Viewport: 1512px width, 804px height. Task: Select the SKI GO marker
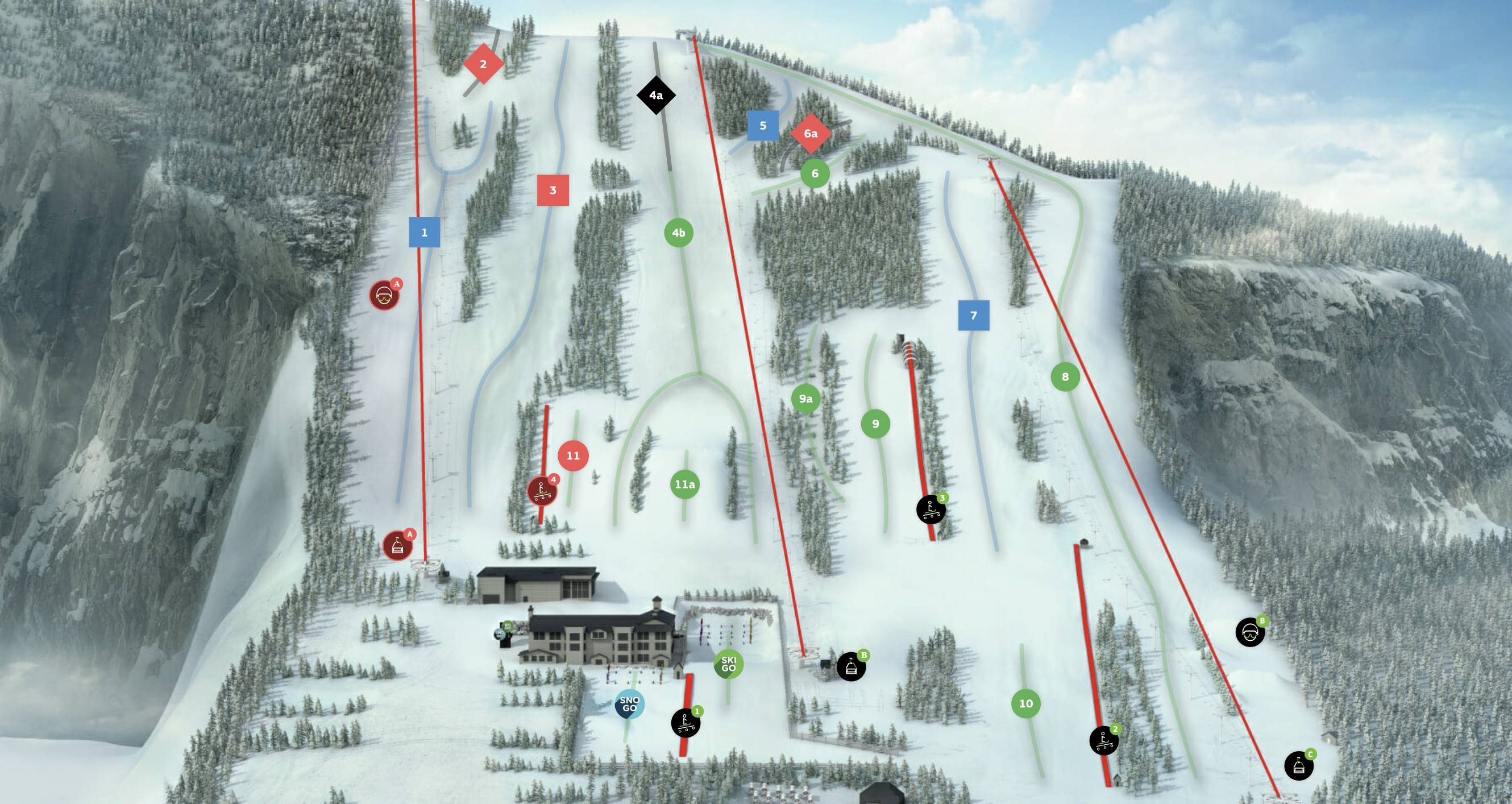tap(728, 664)
